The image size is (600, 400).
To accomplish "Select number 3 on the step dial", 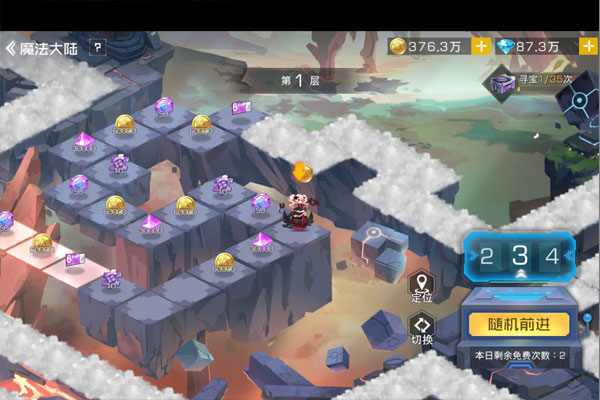I will coord(519,254).
